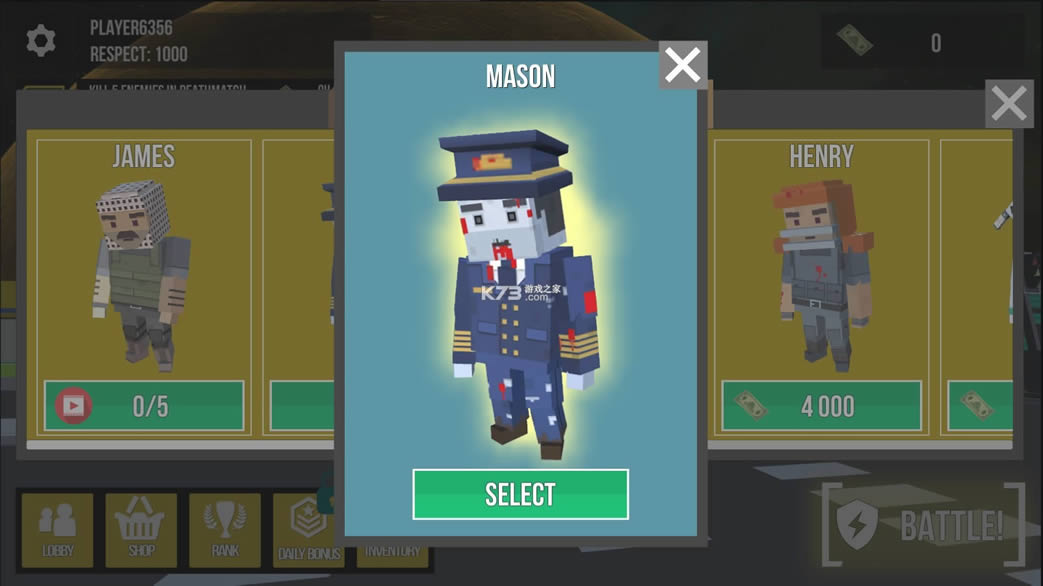Open the Lobby menu

click(x=57, y=530)
